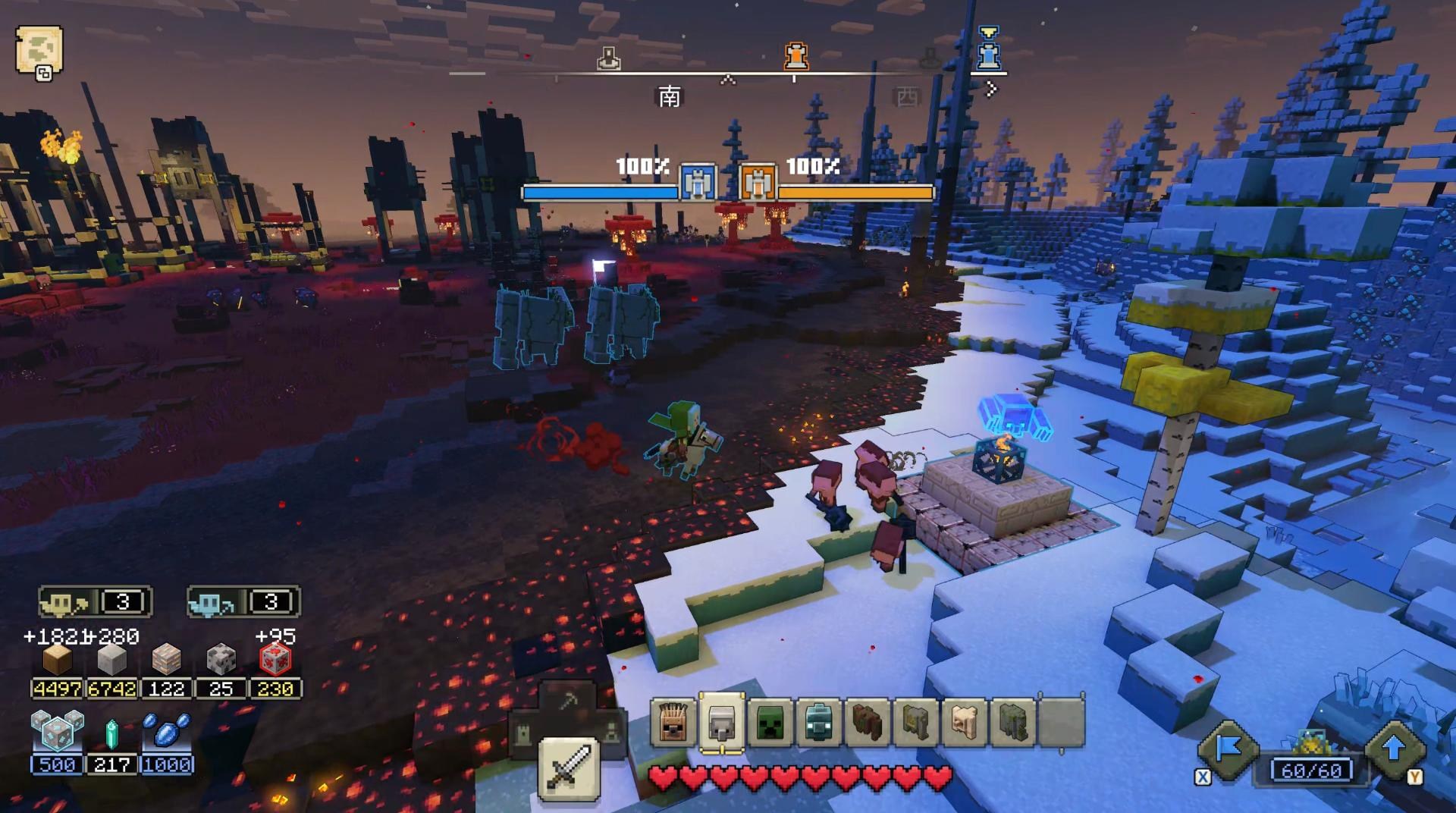
Task: Switch to the pickaxe gather mode
Action: [569, 701]
